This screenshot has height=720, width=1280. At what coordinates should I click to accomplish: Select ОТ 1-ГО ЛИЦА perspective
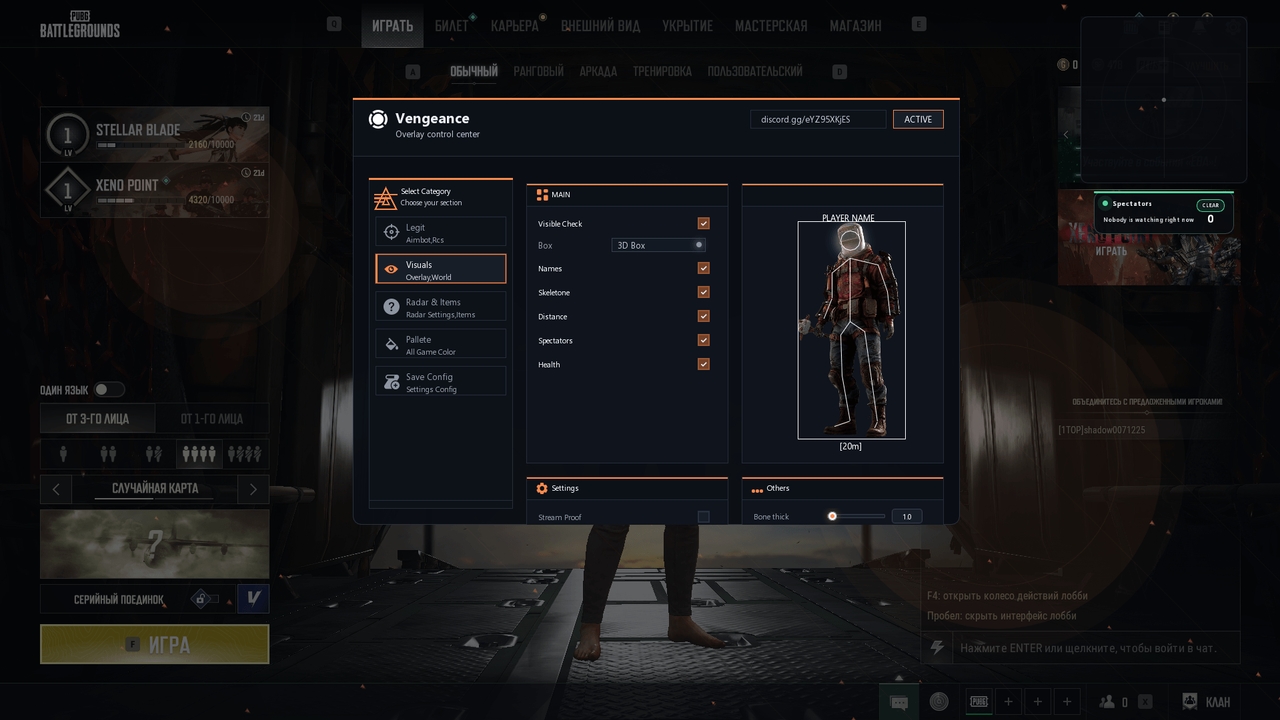tap(211, 419)
